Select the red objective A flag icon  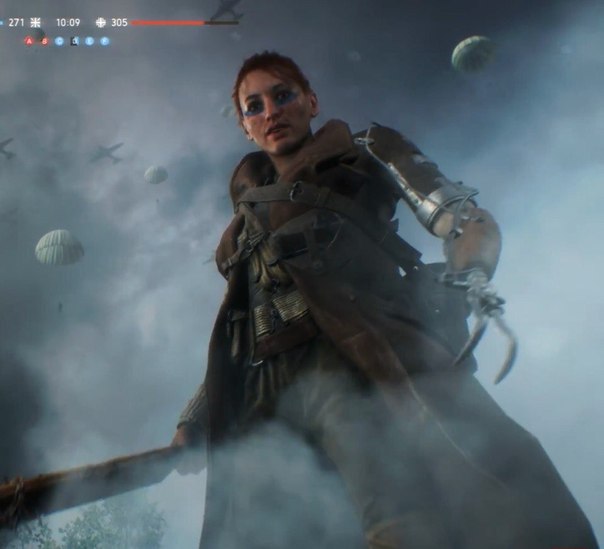(29, 41)
